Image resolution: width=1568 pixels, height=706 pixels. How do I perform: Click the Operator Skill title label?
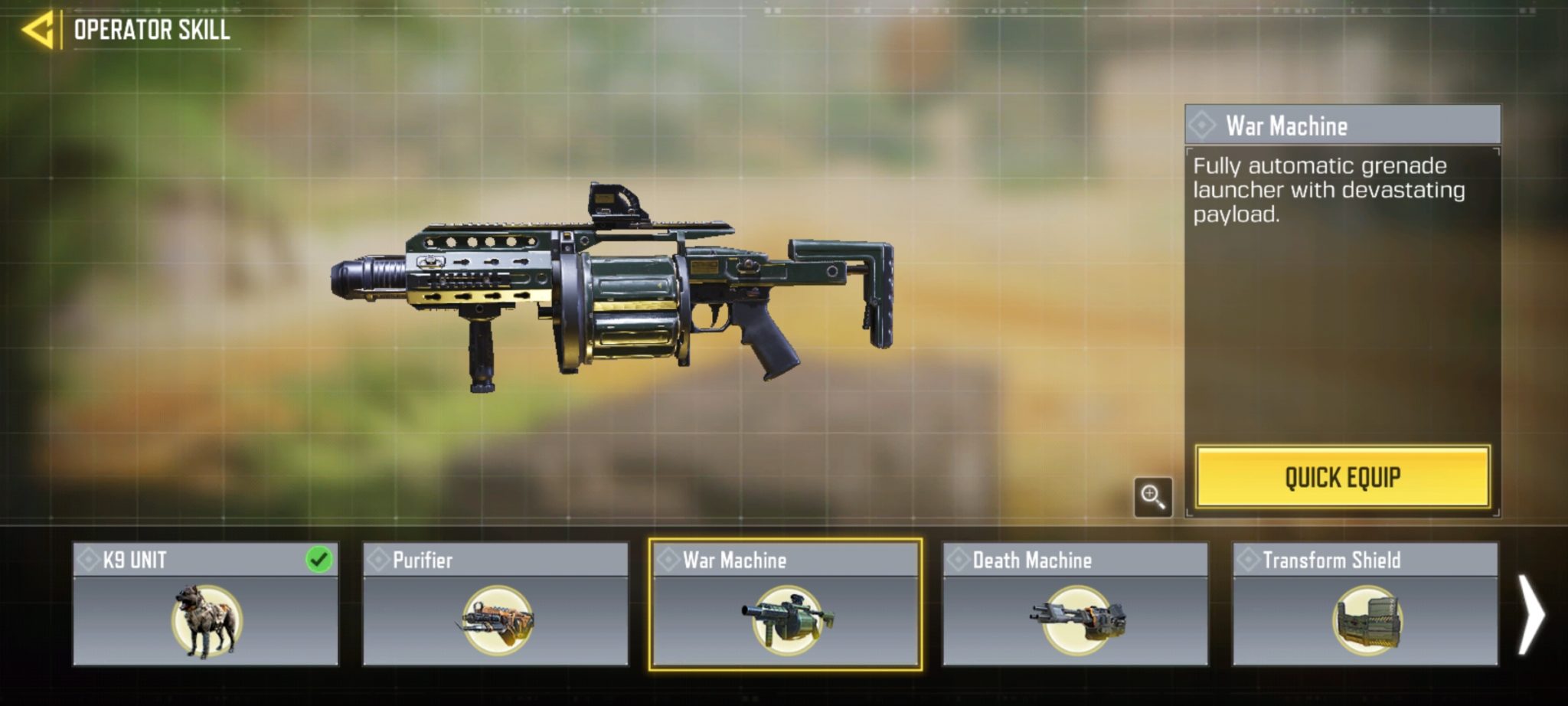pos(151,31)
